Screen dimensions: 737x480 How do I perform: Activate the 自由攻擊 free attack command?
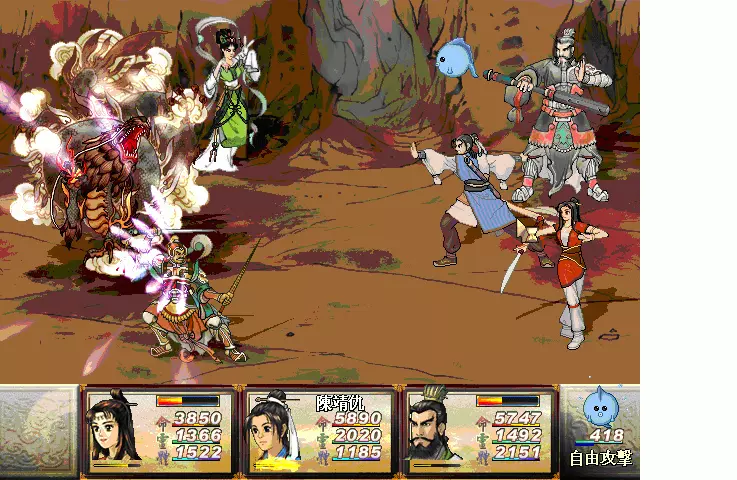pyautogui.click(x=600, y=459)
